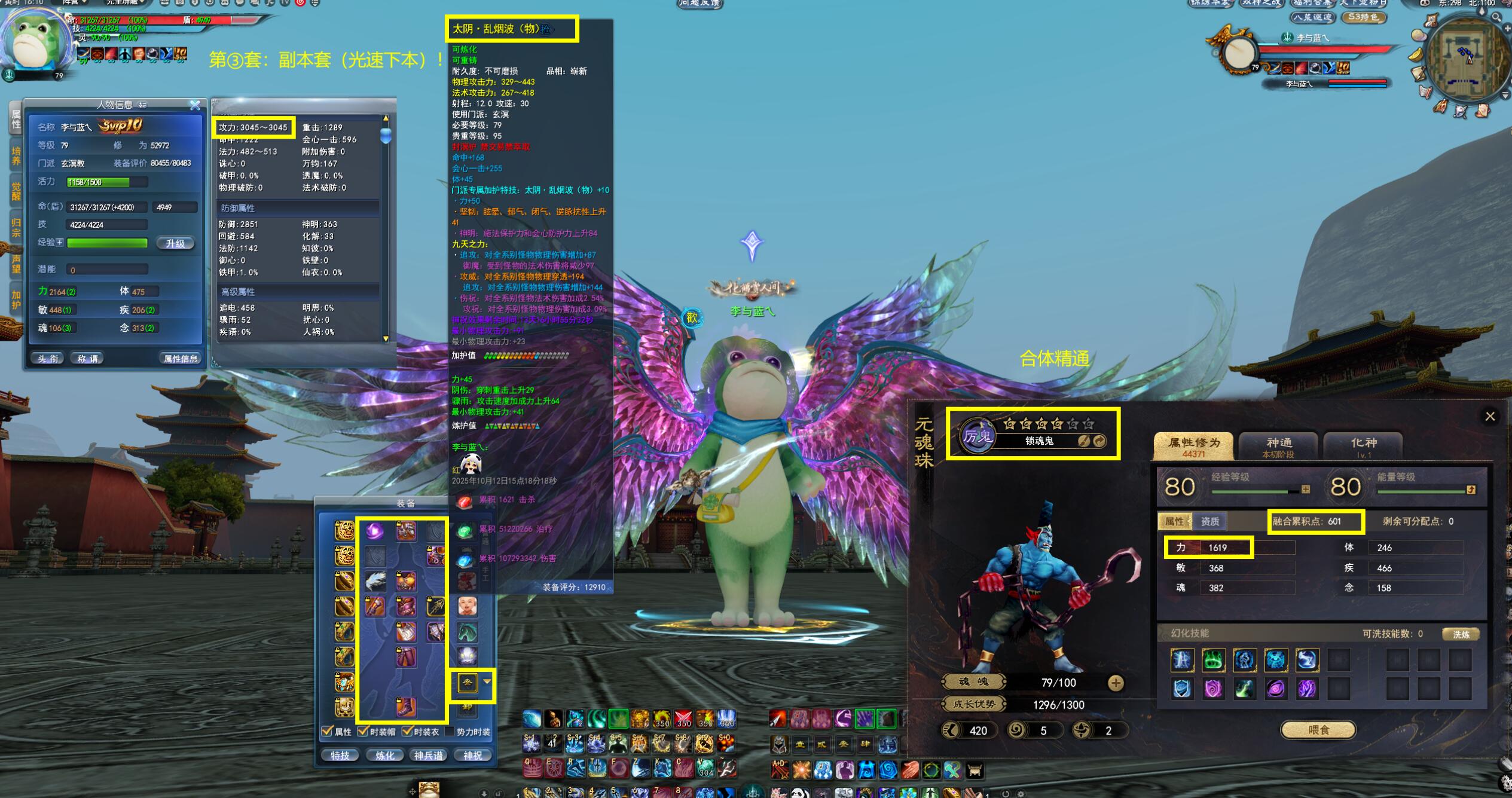The width and height of the screenshot is (1512, 798).
Task: Select the white feather equipment slot
Action: coord(375,580)
